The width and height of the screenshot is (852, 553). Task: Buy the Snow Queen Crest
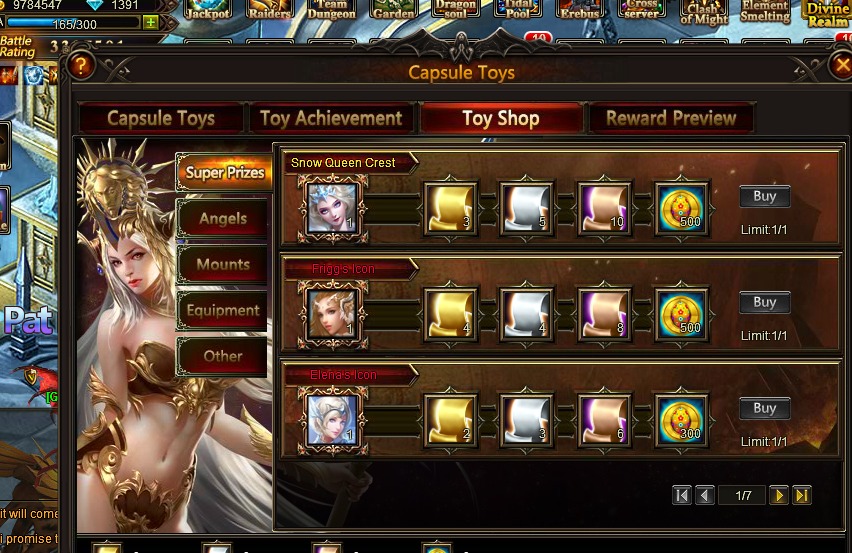765,197
